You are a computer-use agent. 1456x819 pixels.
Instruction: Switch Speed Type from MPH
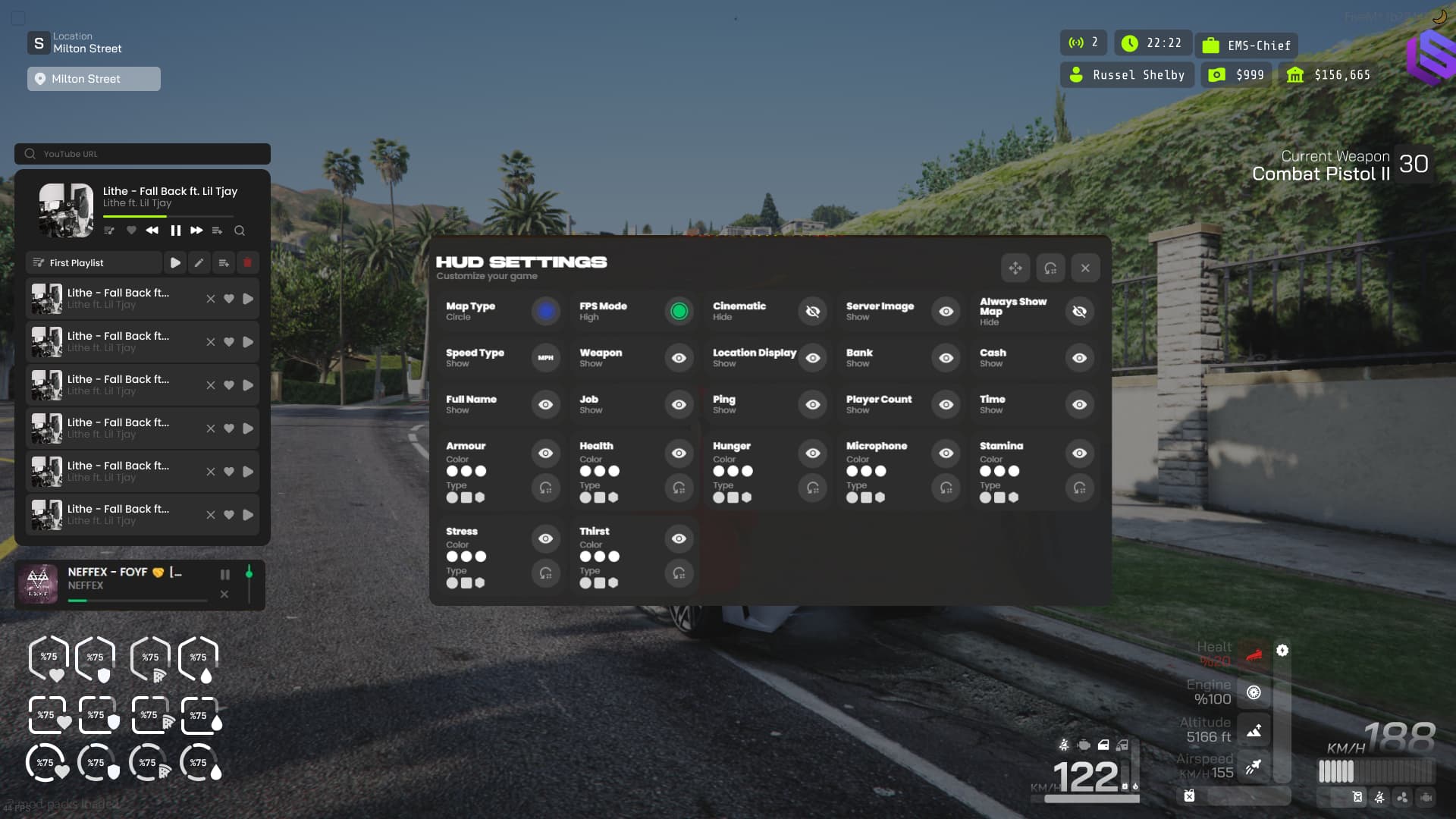(545, 357)
